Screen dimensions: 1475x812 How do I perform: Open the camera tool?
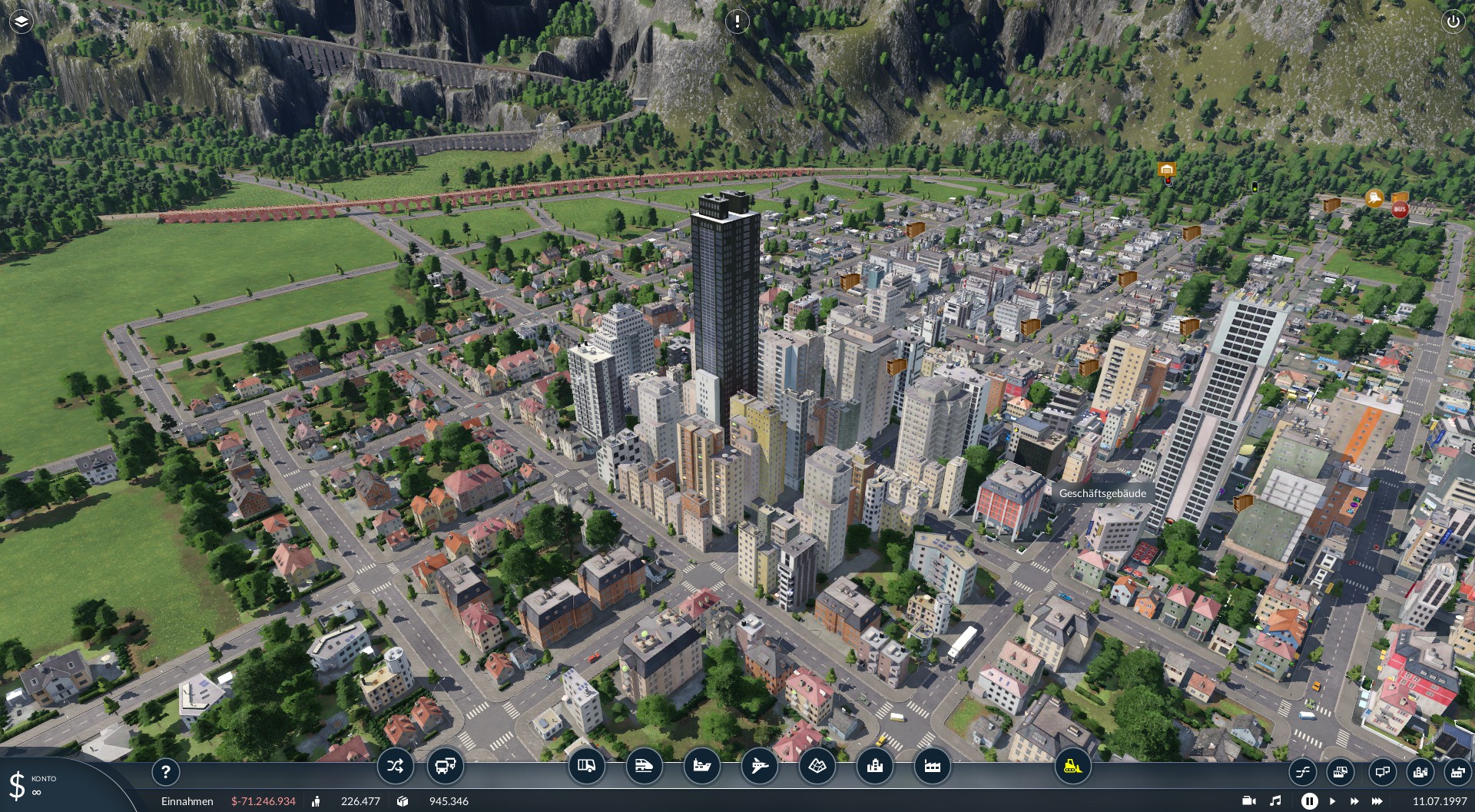point(1249,801)
